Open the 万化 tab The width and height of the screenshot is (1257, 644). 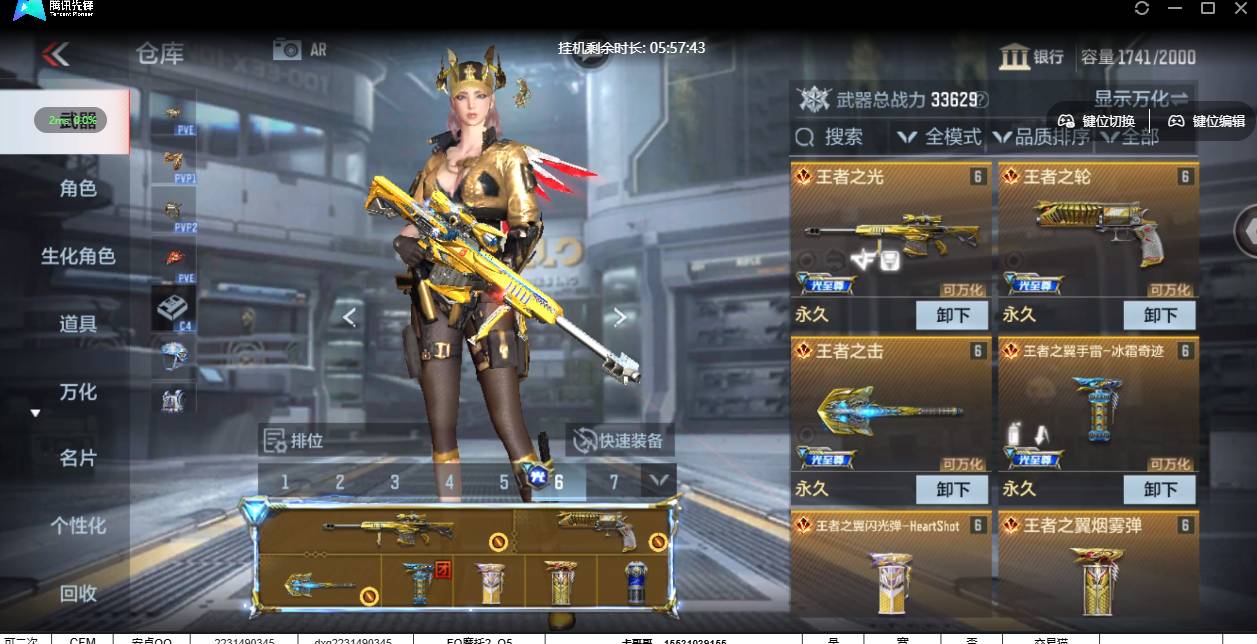tap(78, 391)
